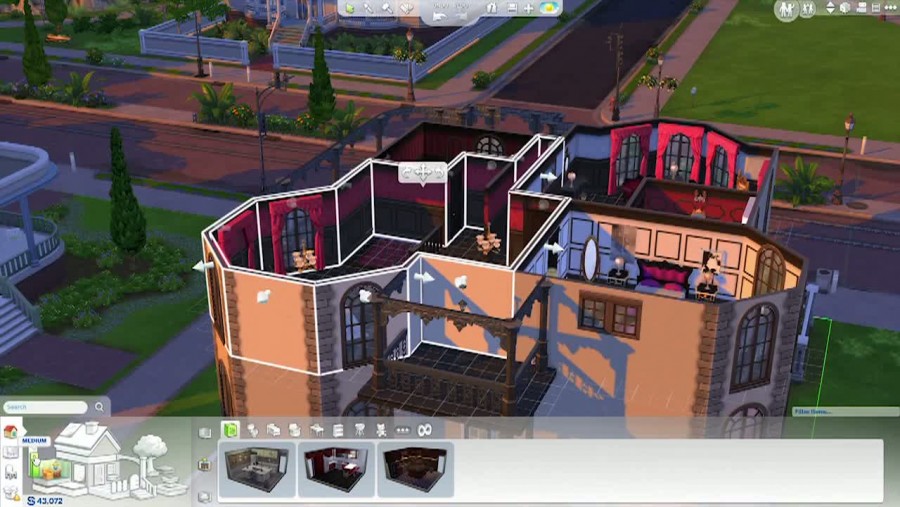Open the household Sims icon at top right
The image size is (900, 507).
coord(787,9)
